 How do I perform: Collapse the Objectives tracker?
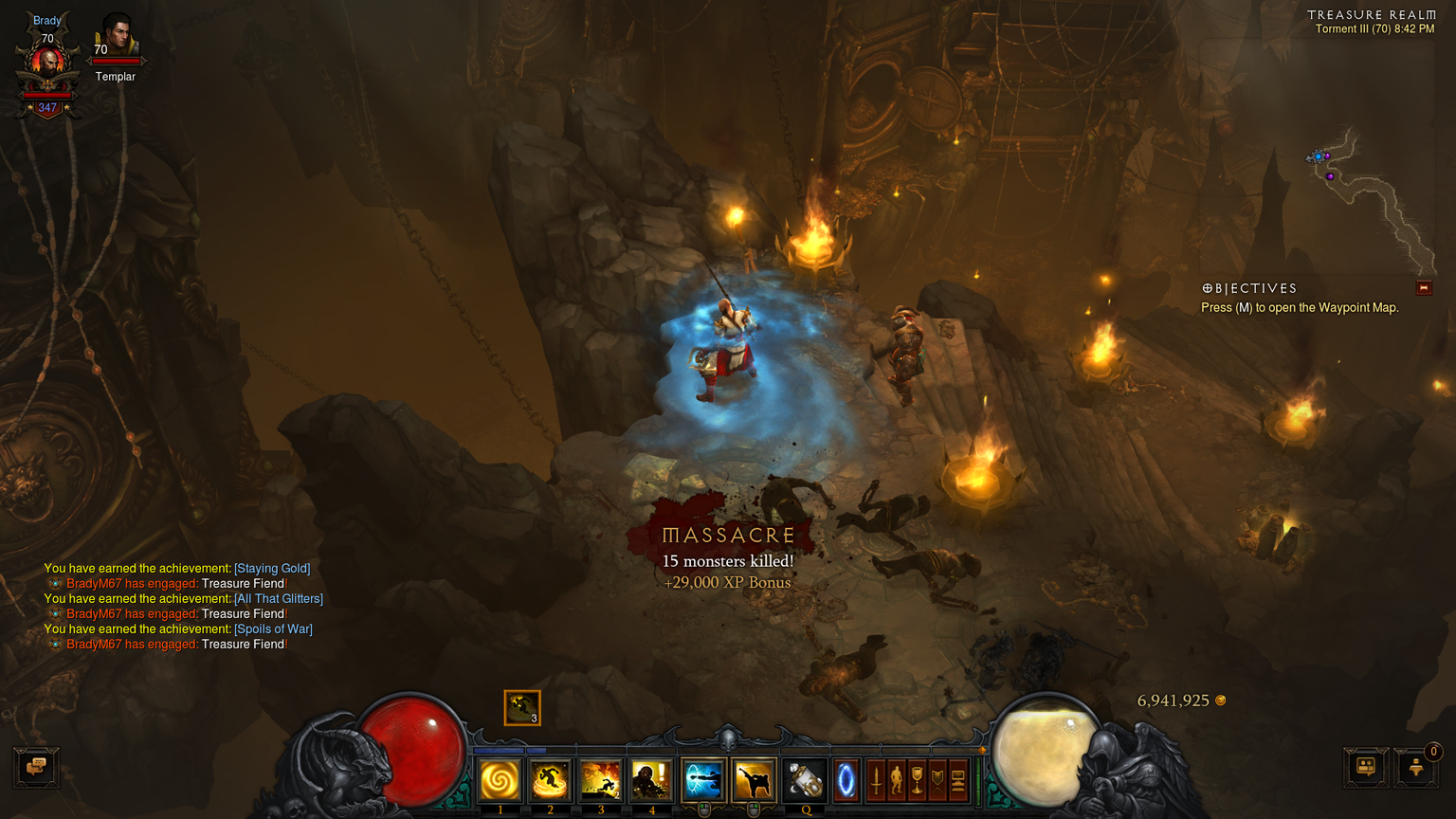tap(1423, 288)
